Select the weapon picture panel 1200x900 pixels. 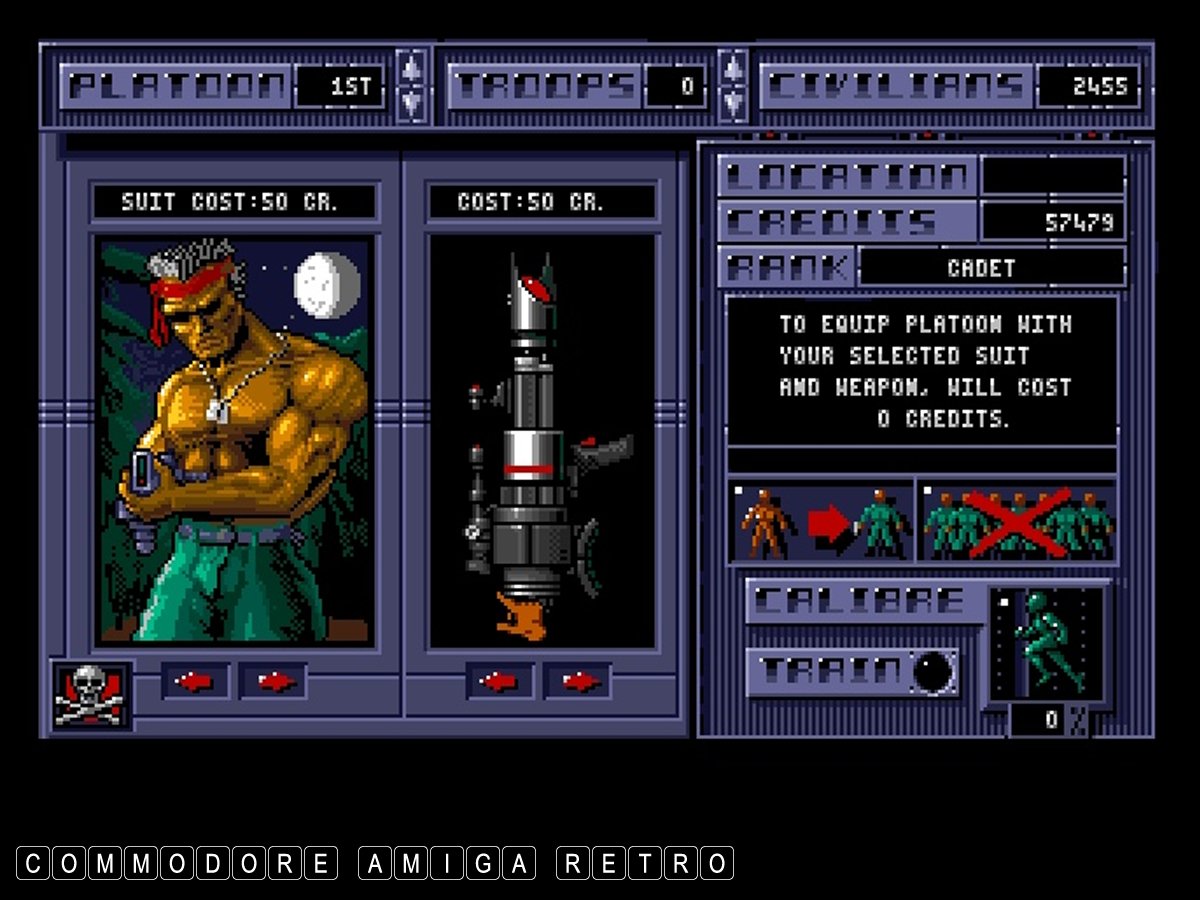[x=542, y=440]
